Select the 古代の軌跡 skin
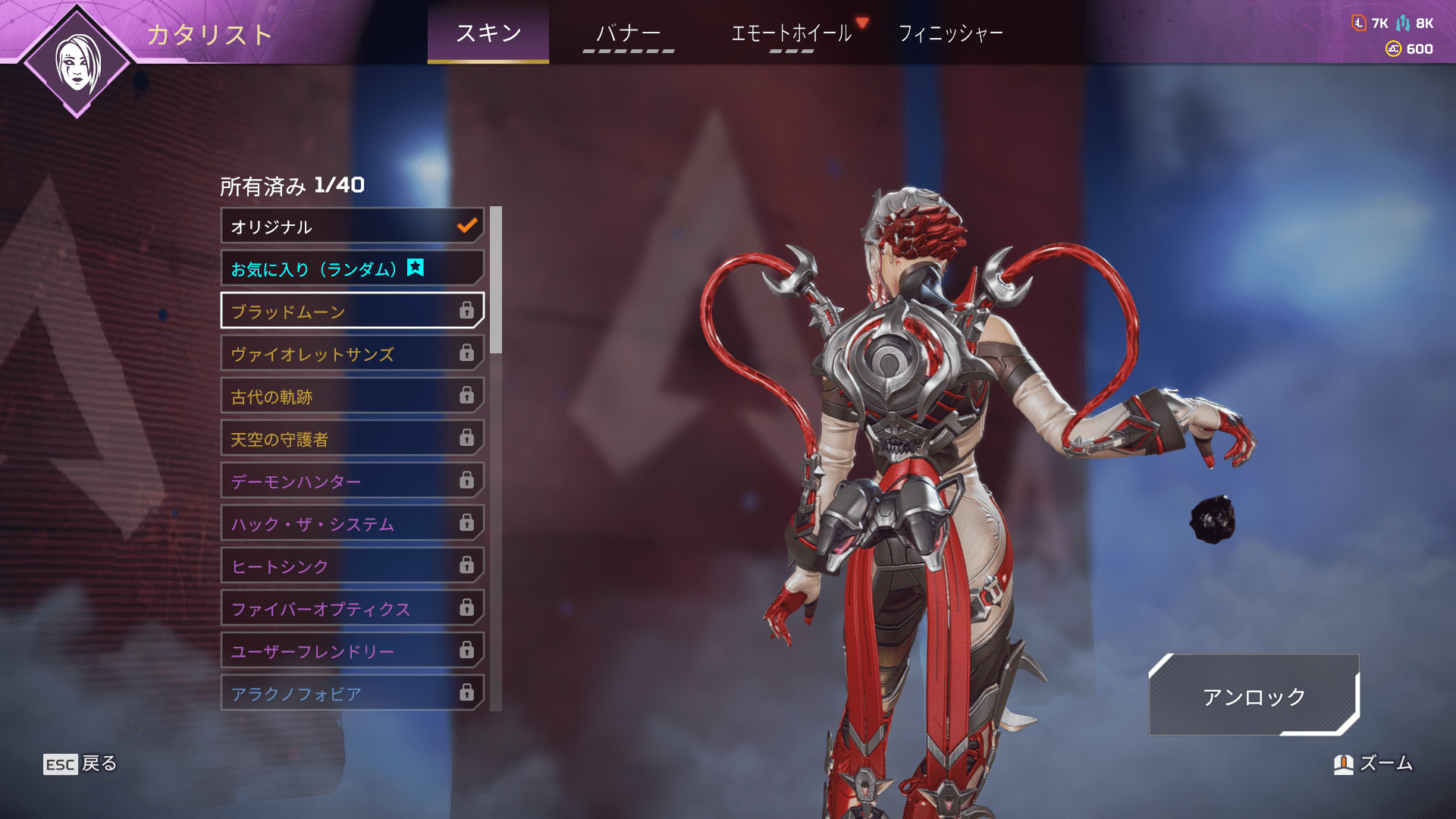The width and height of the screenshot is (1456, 819). 353,396
